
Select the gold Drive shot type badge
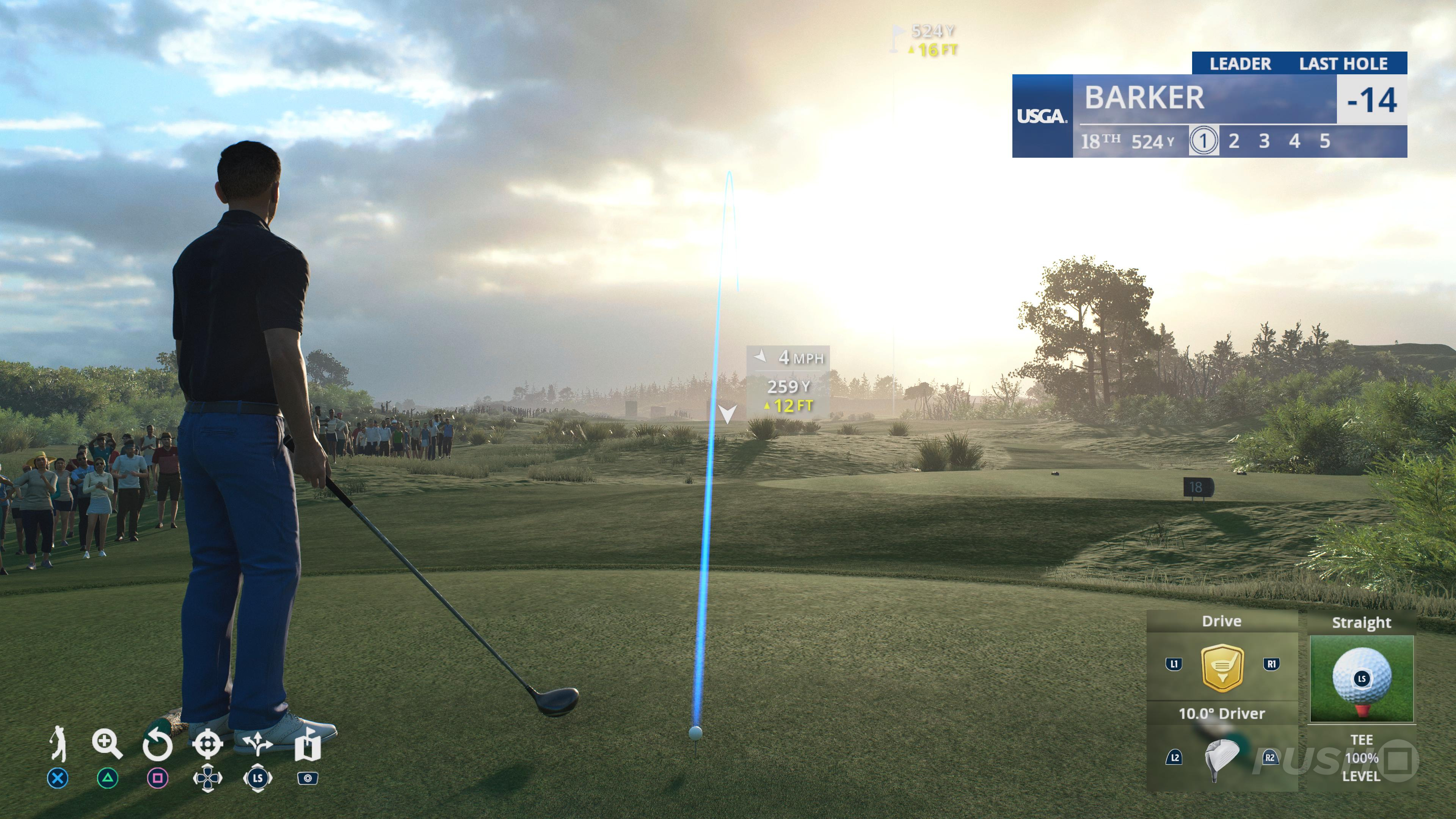pyautogui.click(x=1221, y=667)
